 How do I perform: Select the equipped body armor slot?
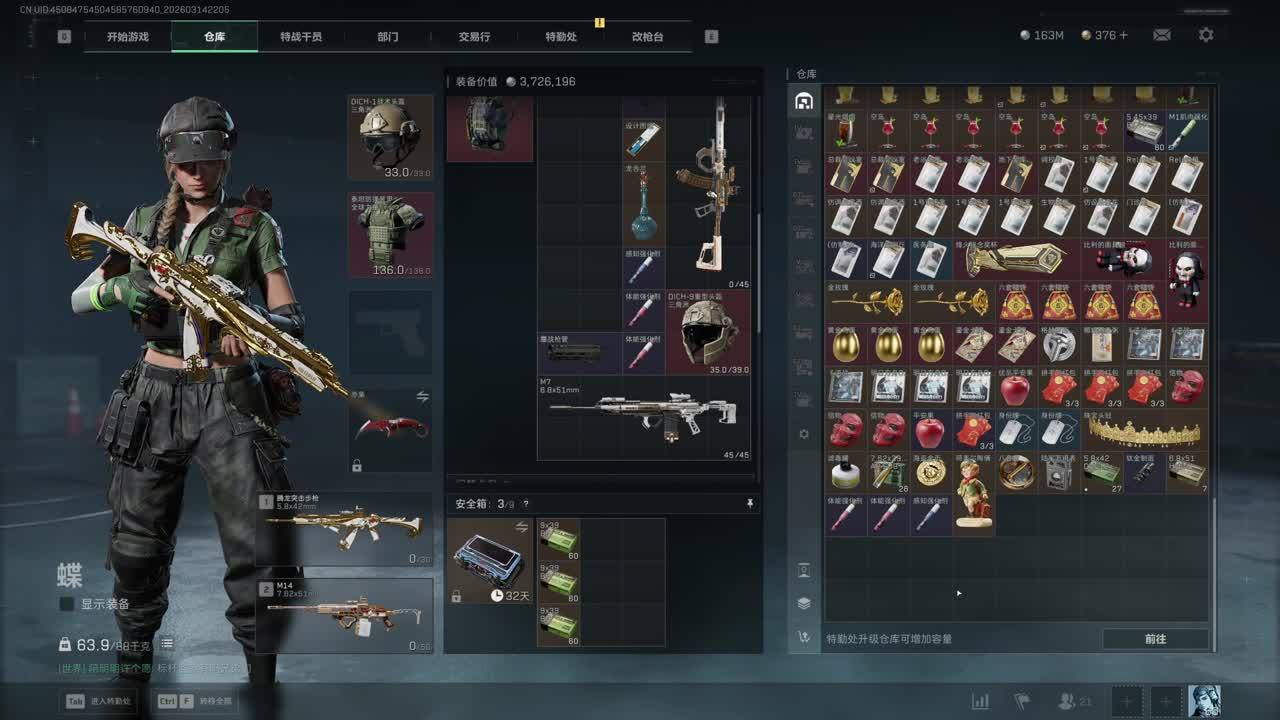tap(390, 235)
